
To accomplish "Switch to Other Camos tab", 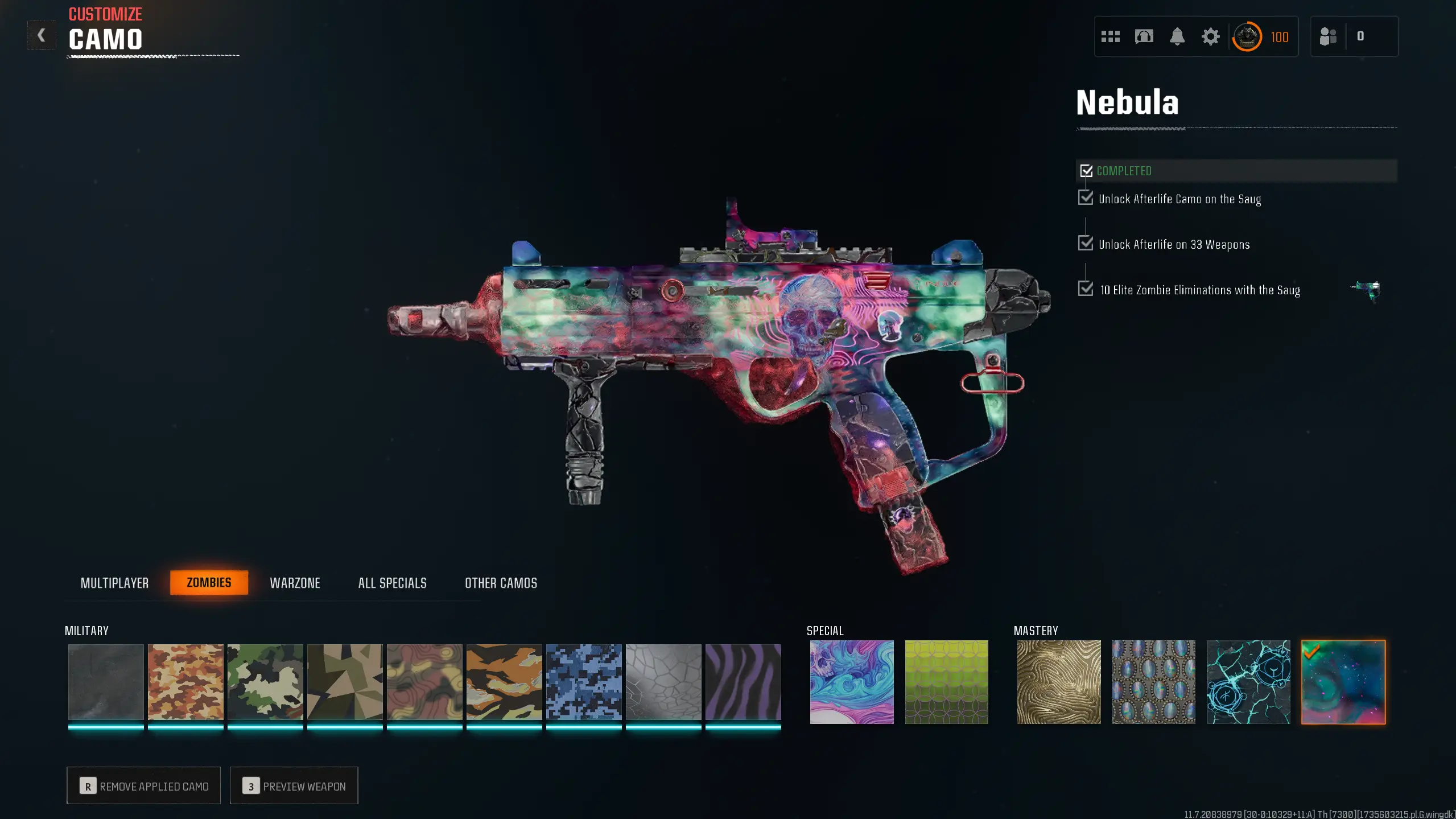I will click(x=501, y=583).
